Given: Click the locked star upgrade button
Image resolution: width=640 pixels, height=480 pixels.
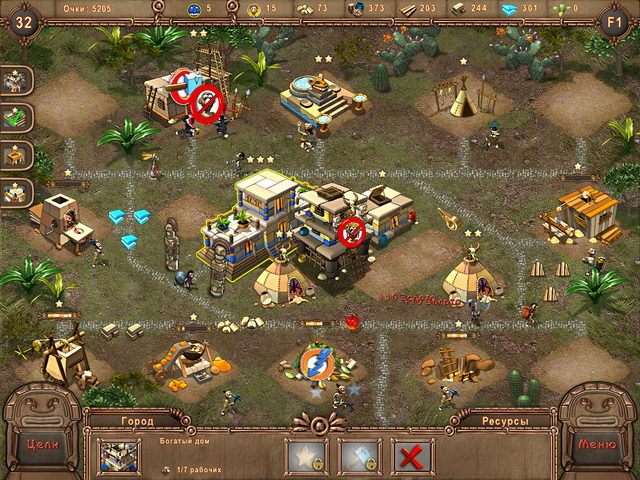Looking at the screenshot, I should tap(307, 456).
